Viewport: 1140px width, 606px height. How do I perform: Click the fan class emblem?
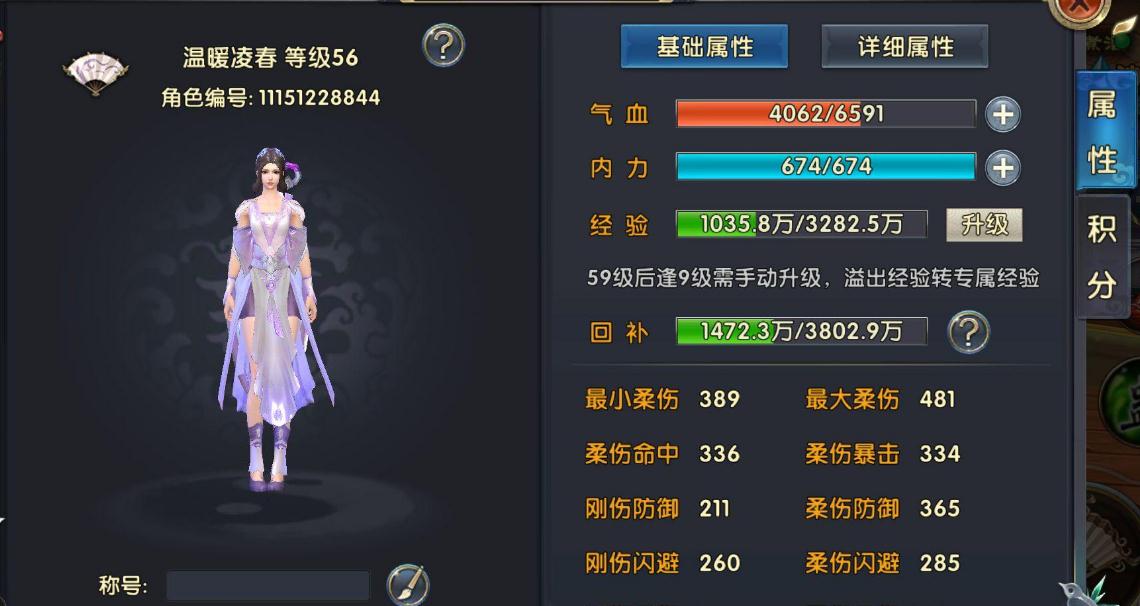[x=95, y=73]
